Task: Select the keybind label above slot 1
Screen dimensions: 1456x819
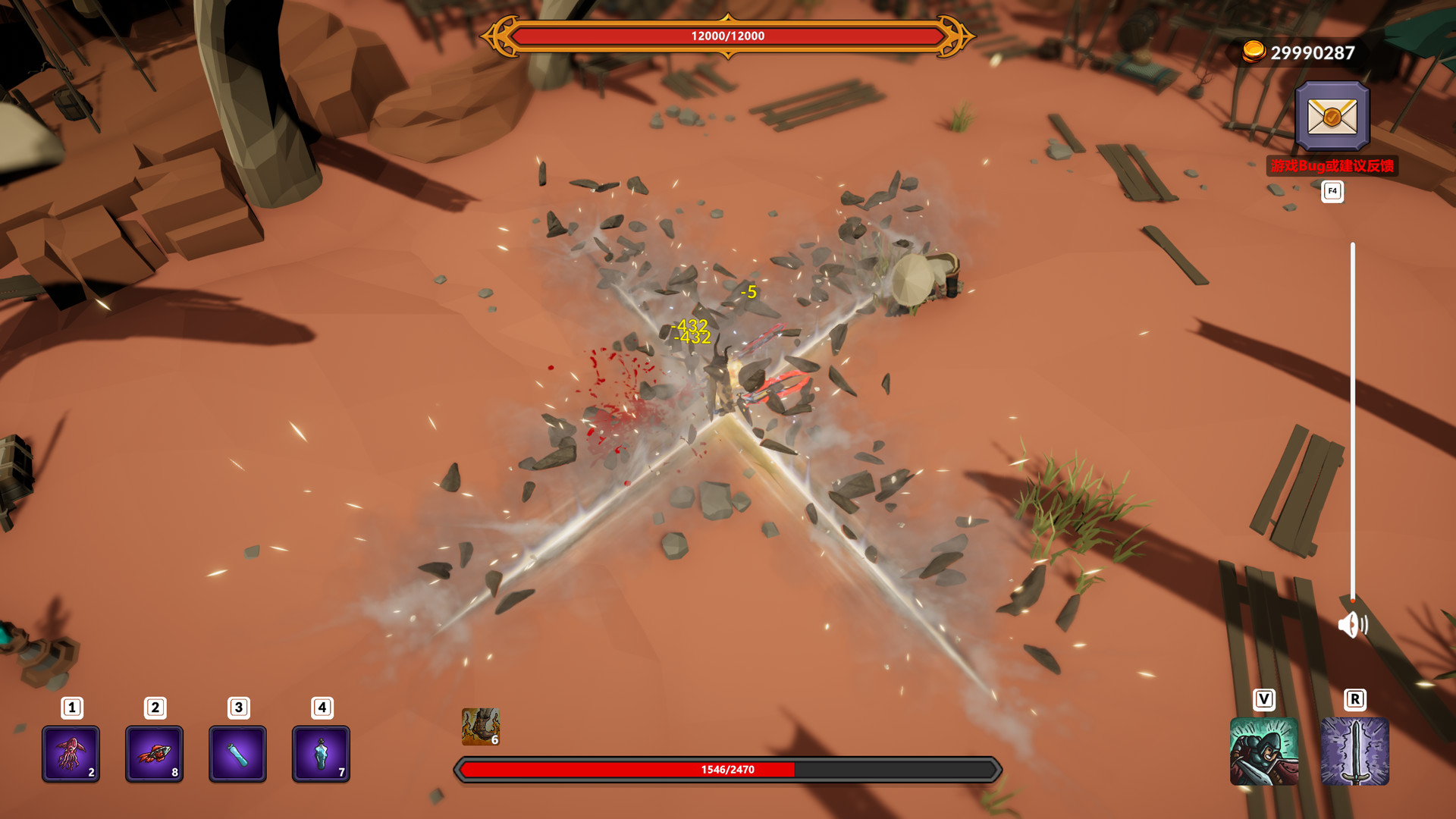Action: [x=70, y=707]
